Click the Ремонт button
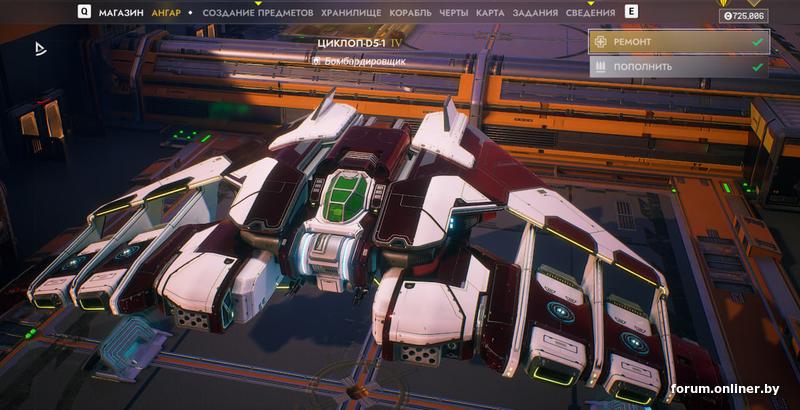The width and height of the screenshot is (800, 410). (x=679, y=42)
